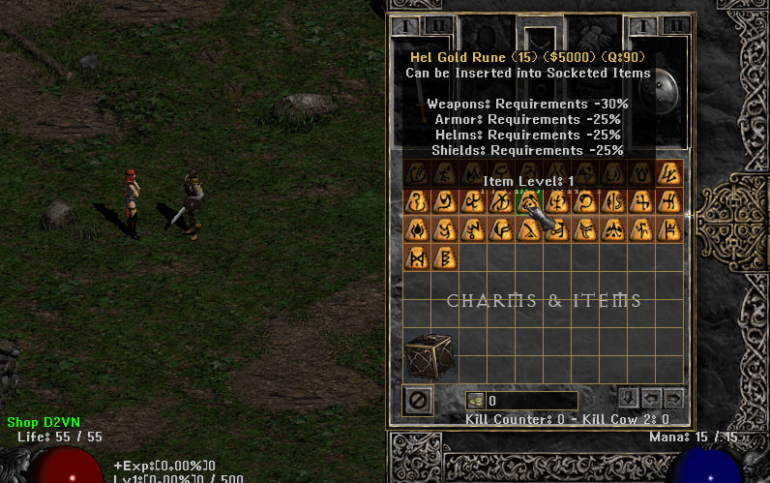Select the highlighted Hel Gold Rune
Viewport: 770px width, 483px height.
point(528,201)
